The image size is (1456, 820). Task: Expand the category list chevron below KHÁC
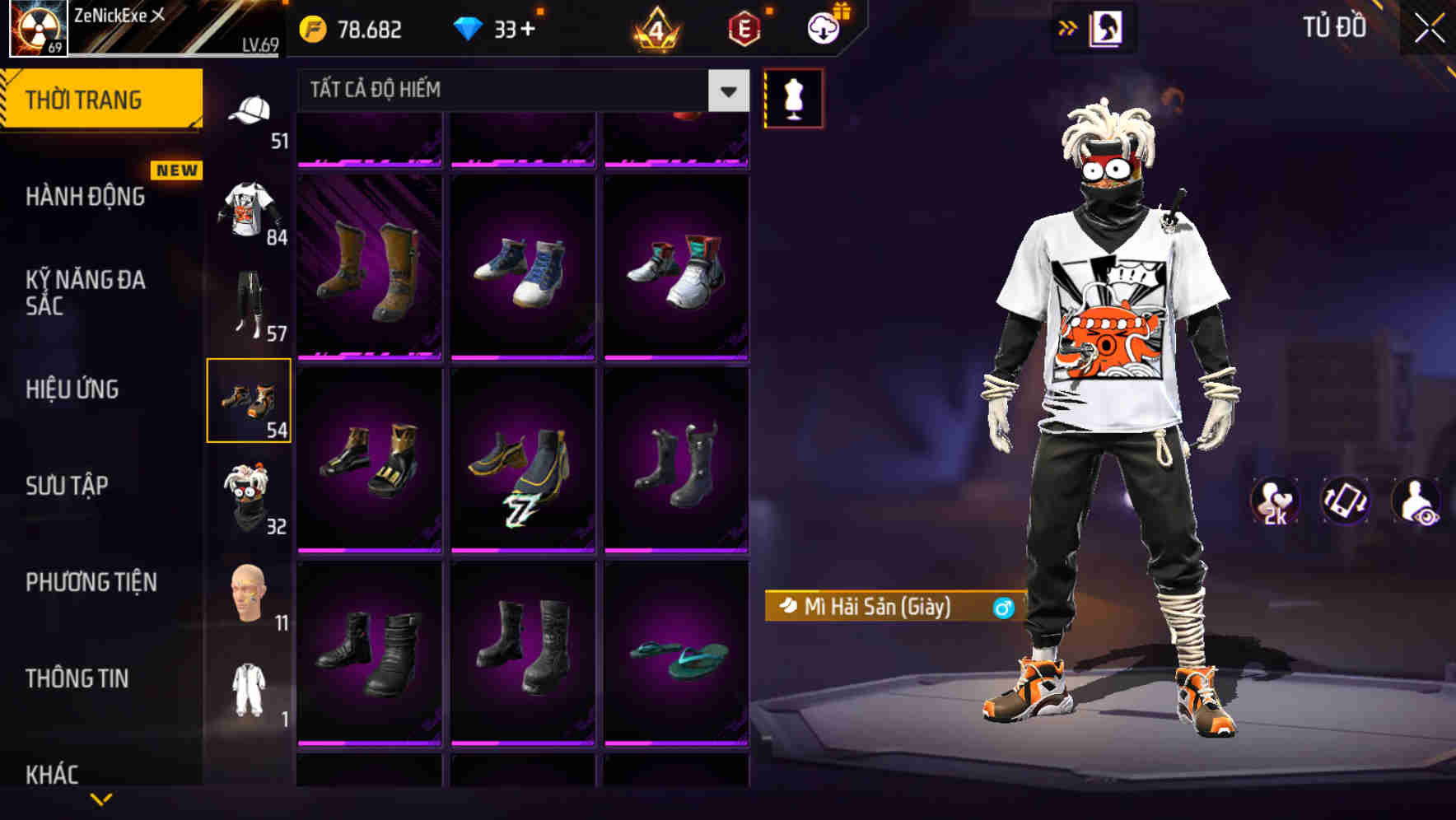coord(101,799)
